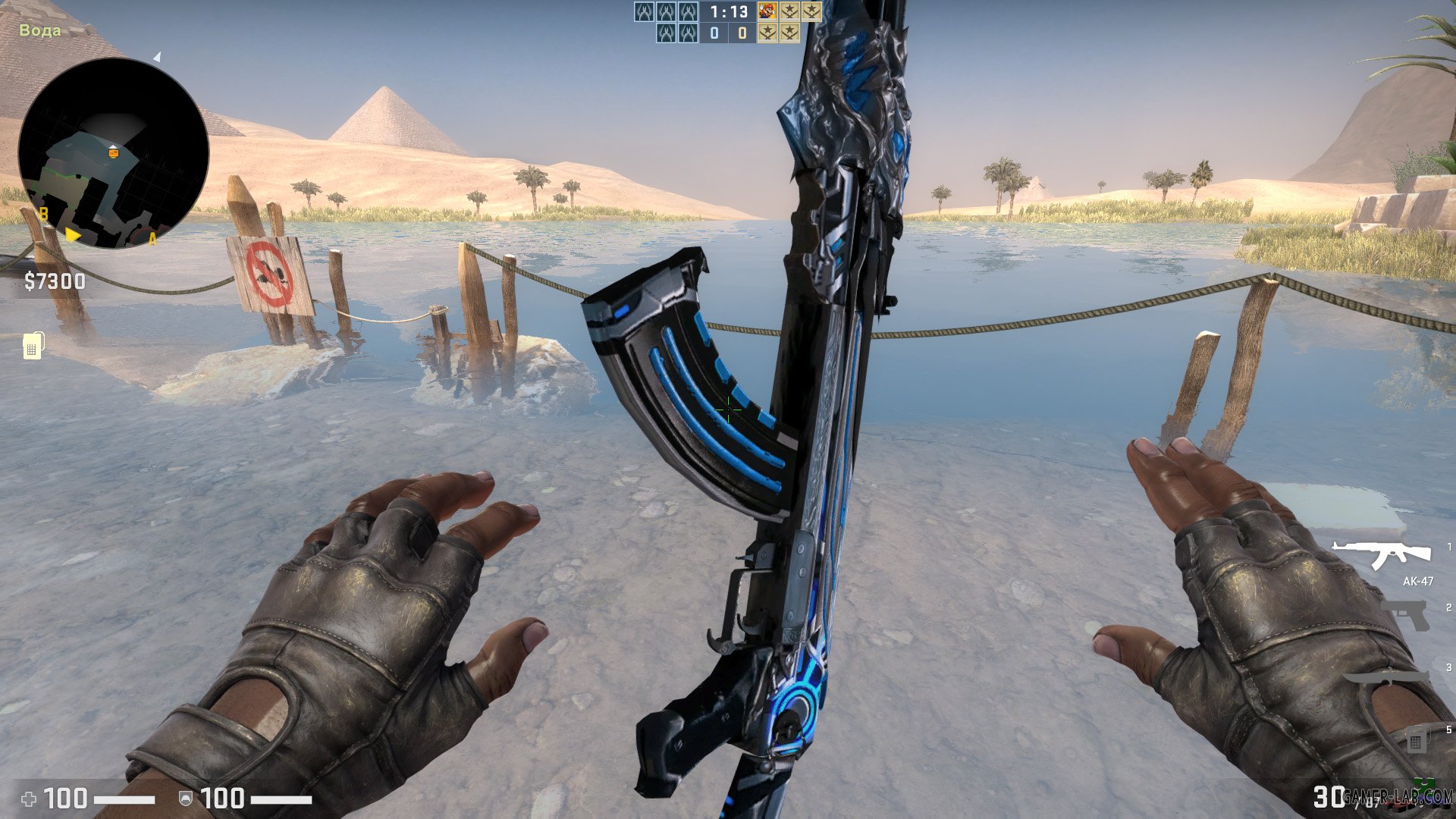Viewport: 1456px width, 819px height.
Task: Click the 'Вода' location label
Action: pyautogui.click(x=39, y=30)
